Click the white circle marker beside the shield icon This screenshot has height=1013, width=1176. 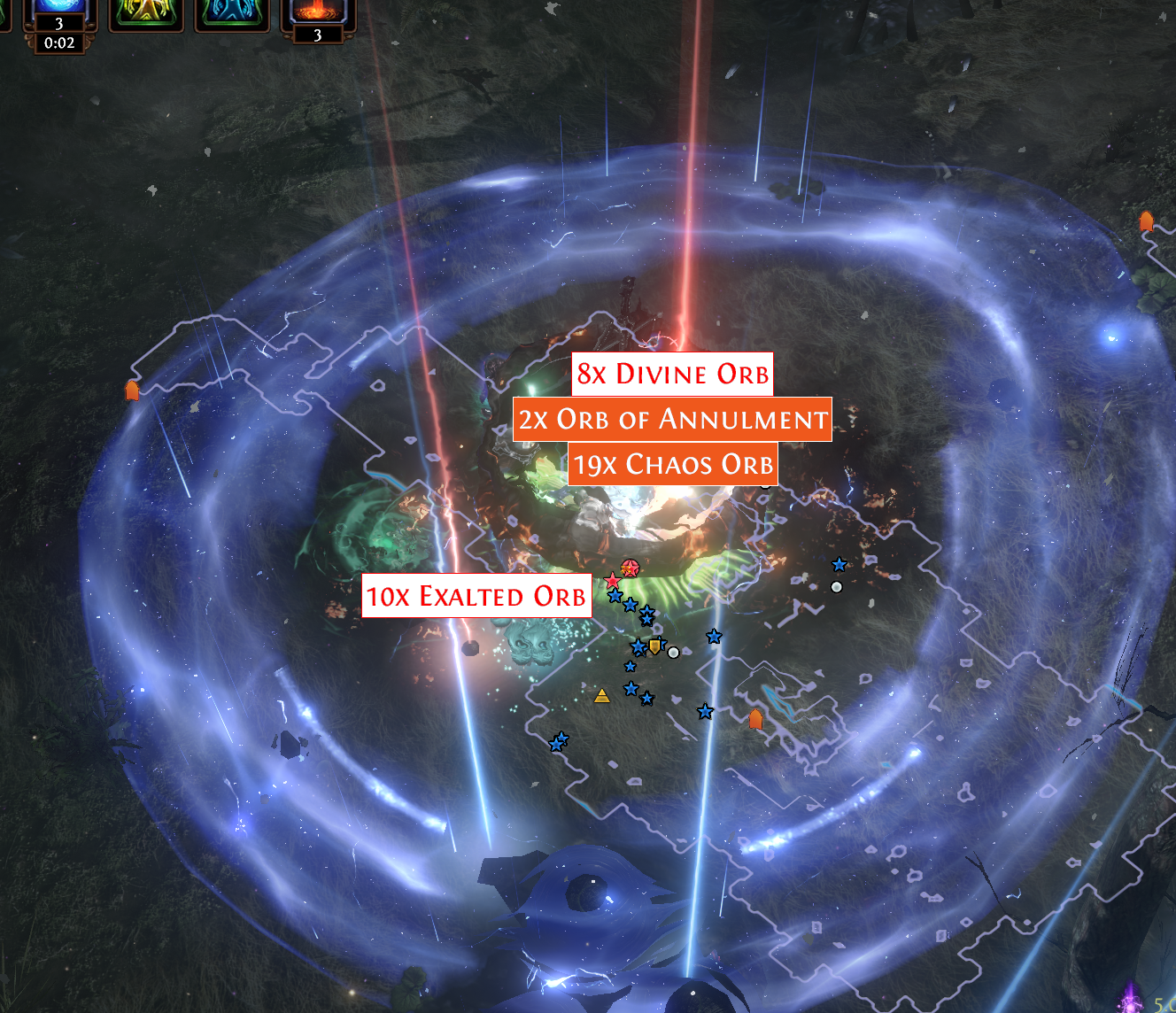click(x=674, y=653)
